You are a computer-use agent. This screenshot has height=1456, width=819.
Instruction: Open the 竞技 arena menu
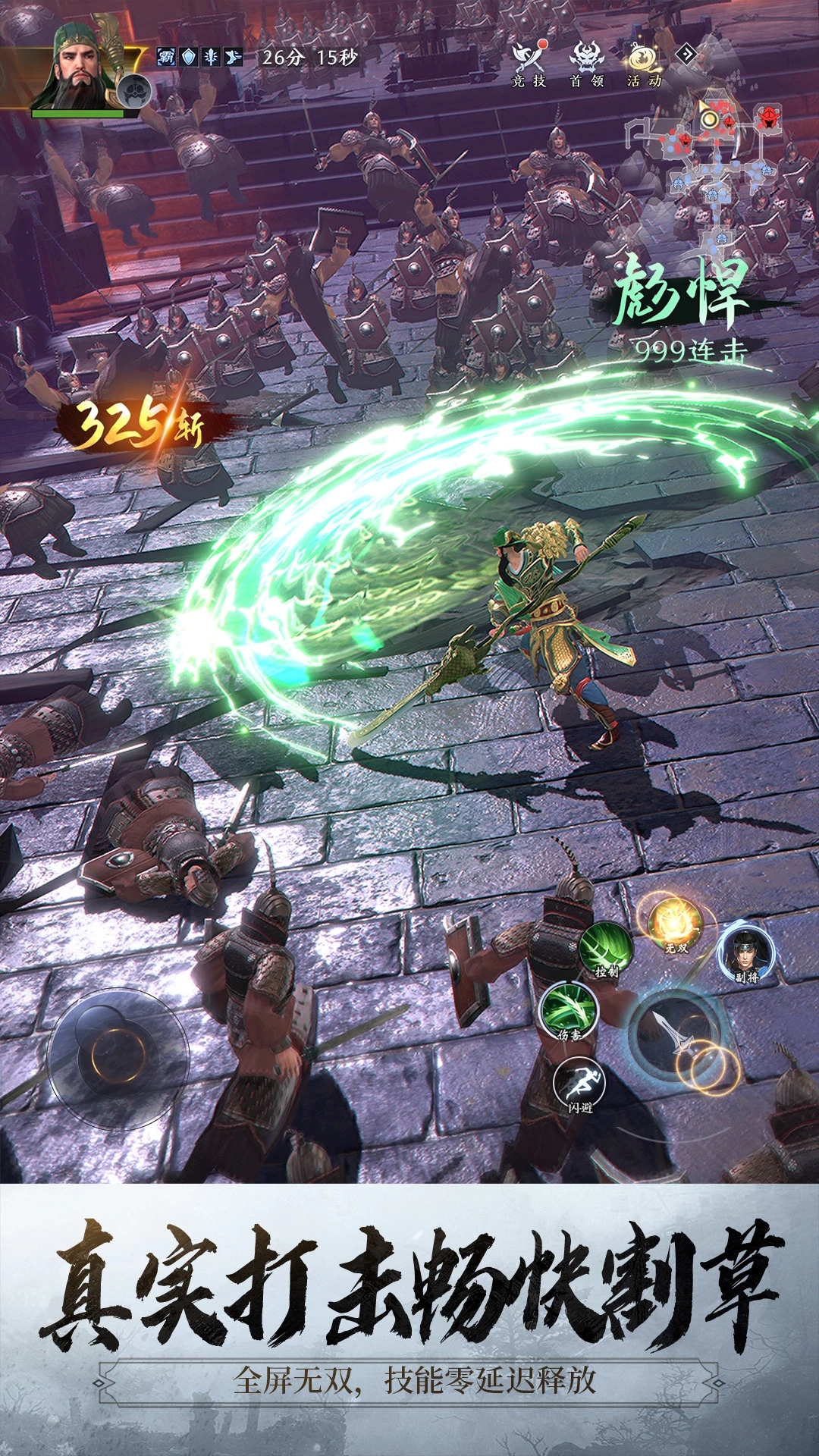[529, 64]
